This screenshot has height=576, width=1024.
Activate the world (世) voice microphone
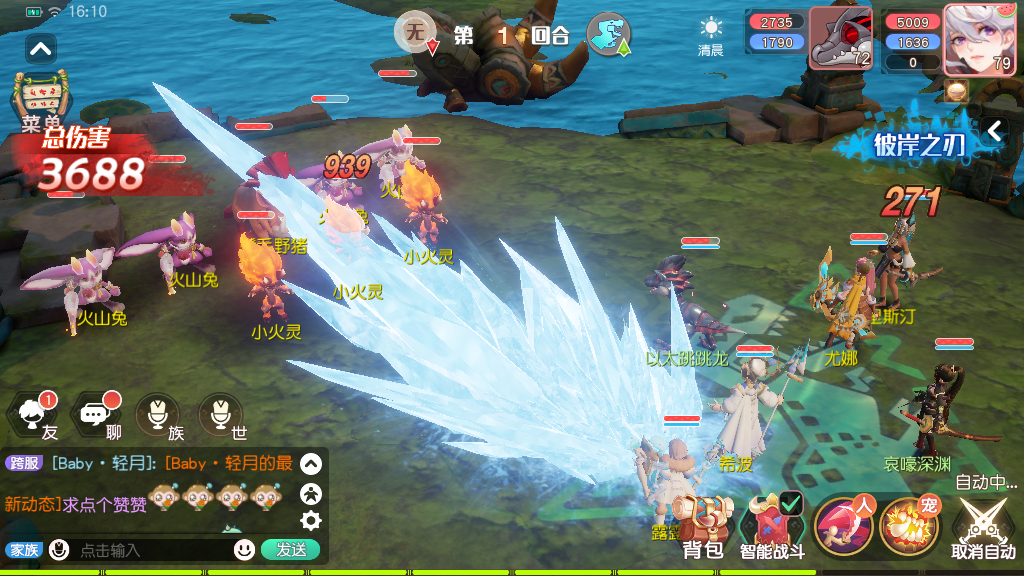click(221, 414)
